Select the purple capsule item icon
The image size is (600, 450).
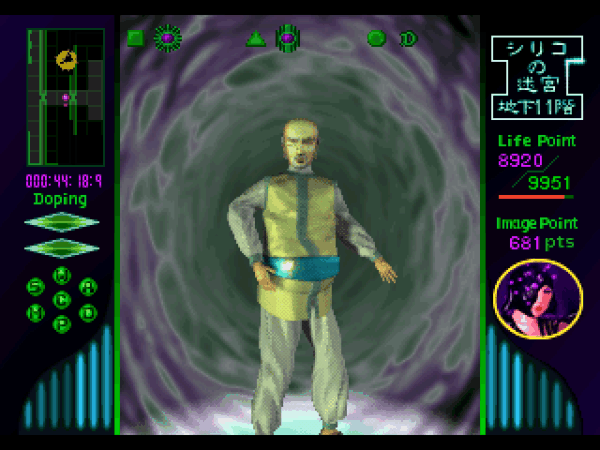(x=288, y=38)
